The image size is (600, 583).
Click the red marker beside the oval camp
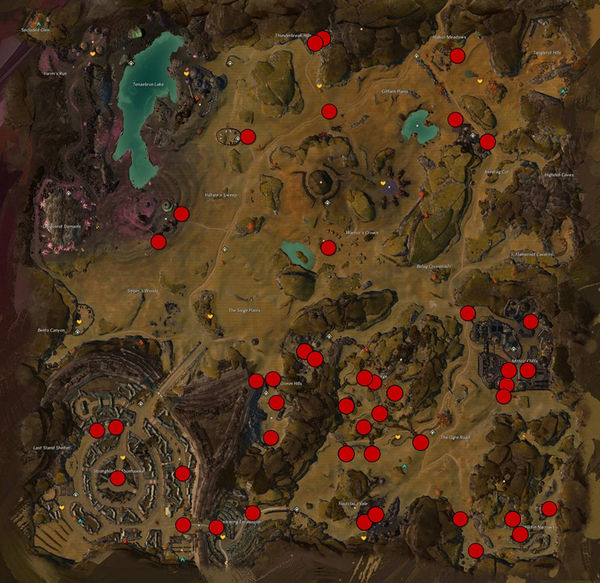(x=248, y=136)
